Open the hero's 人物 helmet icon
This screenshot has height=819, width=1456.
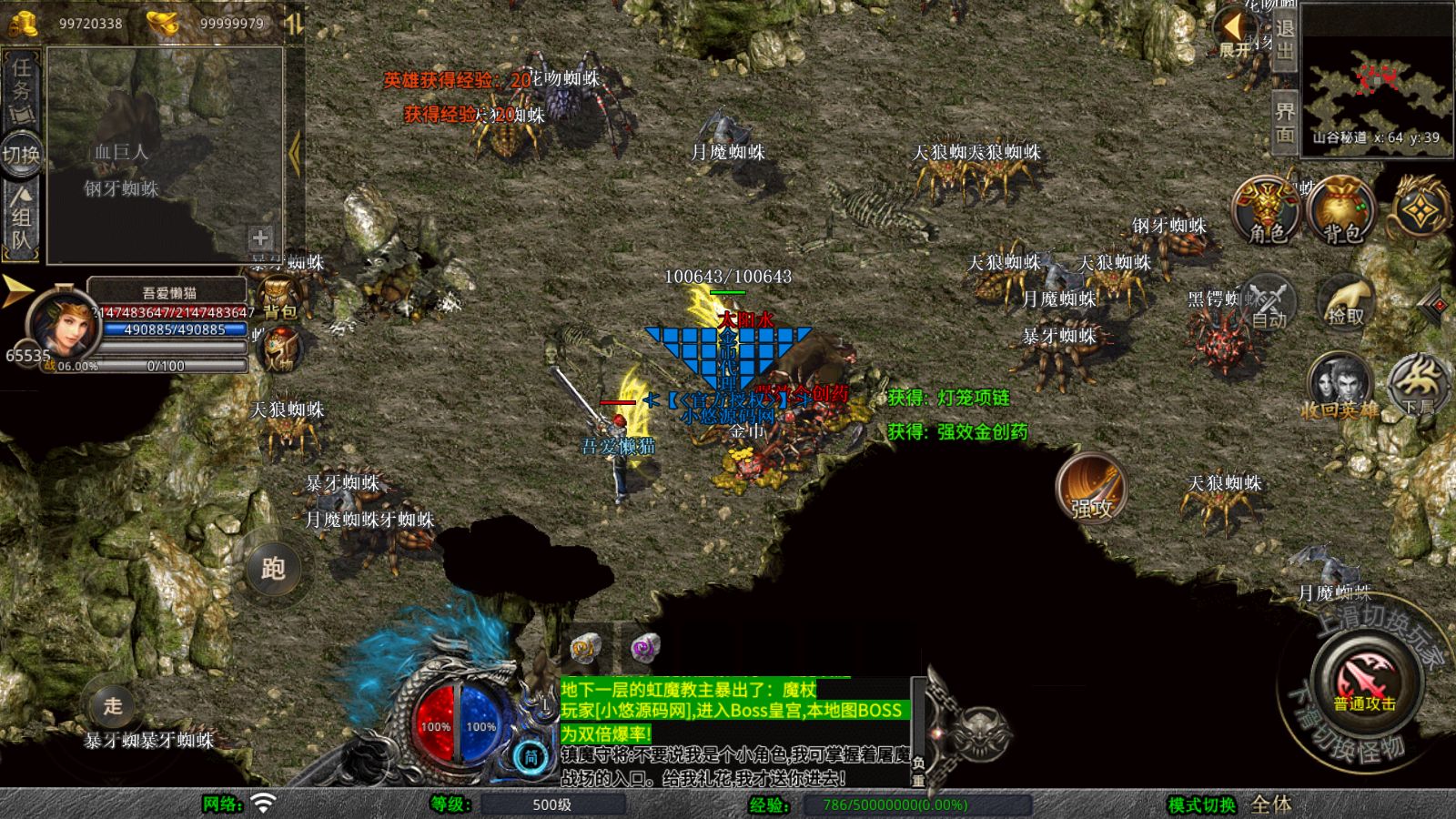coord(281,349)
